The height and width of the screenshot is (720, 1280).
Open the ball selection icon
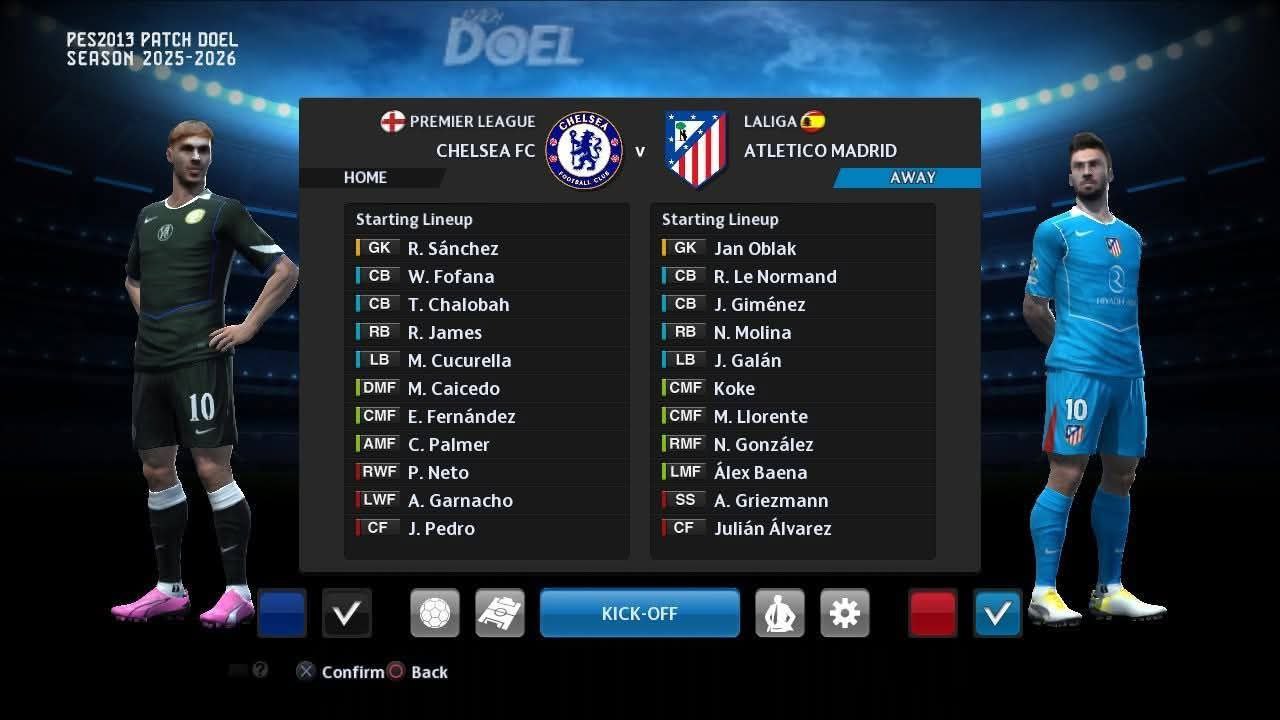pos(435,613)
